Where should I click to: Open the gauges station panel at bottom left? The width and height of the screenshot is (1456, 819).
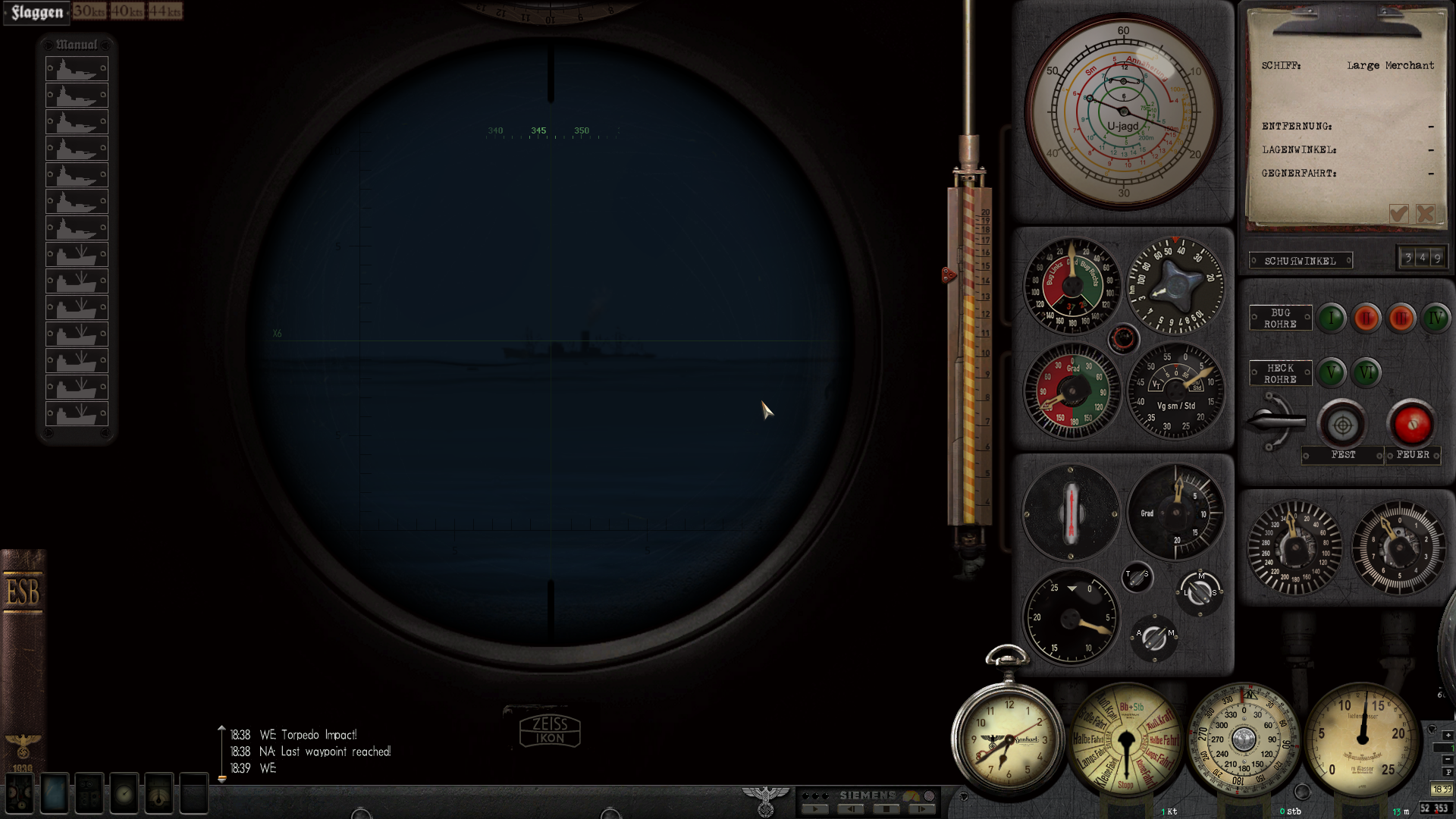tap(19, 794)
